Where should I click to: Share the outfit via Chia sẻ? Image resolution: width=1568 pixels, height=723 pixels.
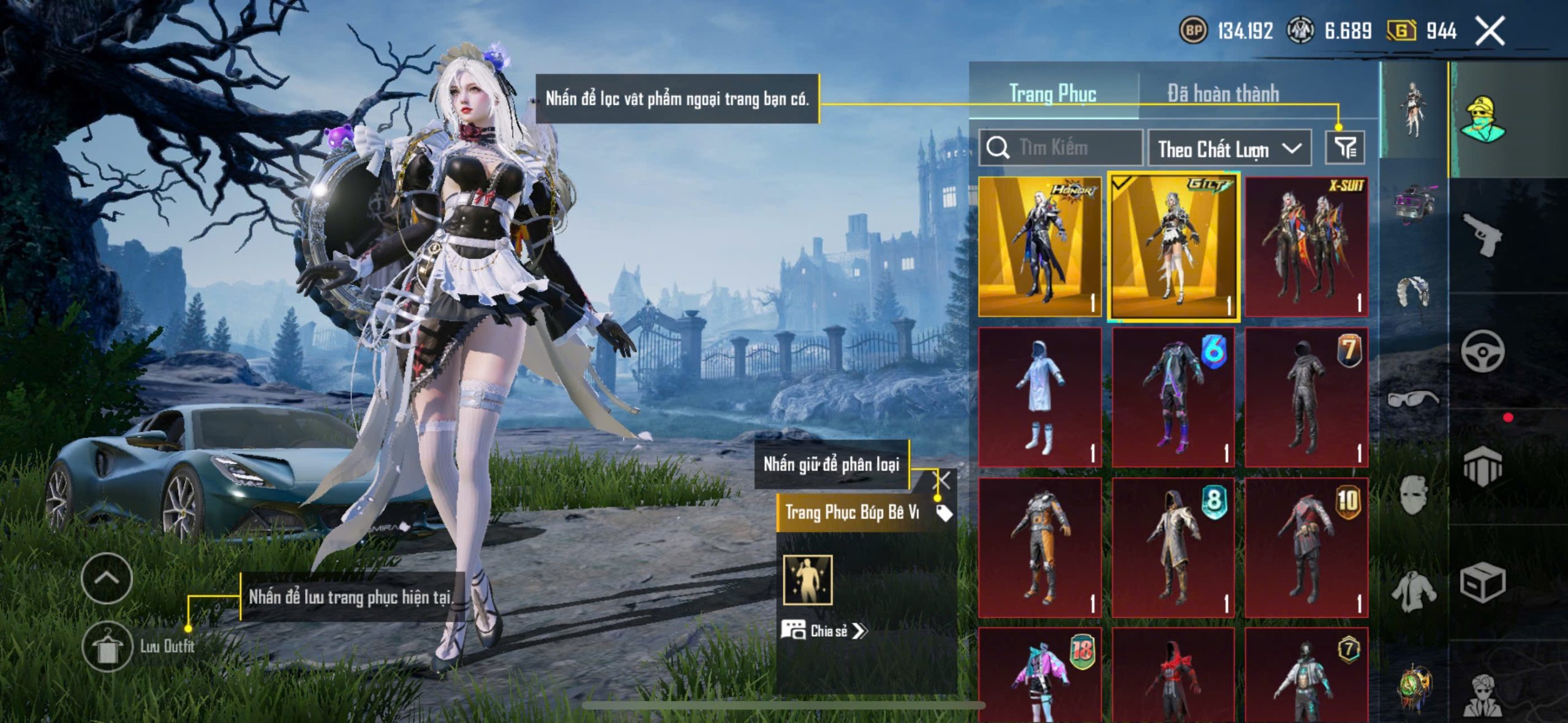tap(824, 631)
